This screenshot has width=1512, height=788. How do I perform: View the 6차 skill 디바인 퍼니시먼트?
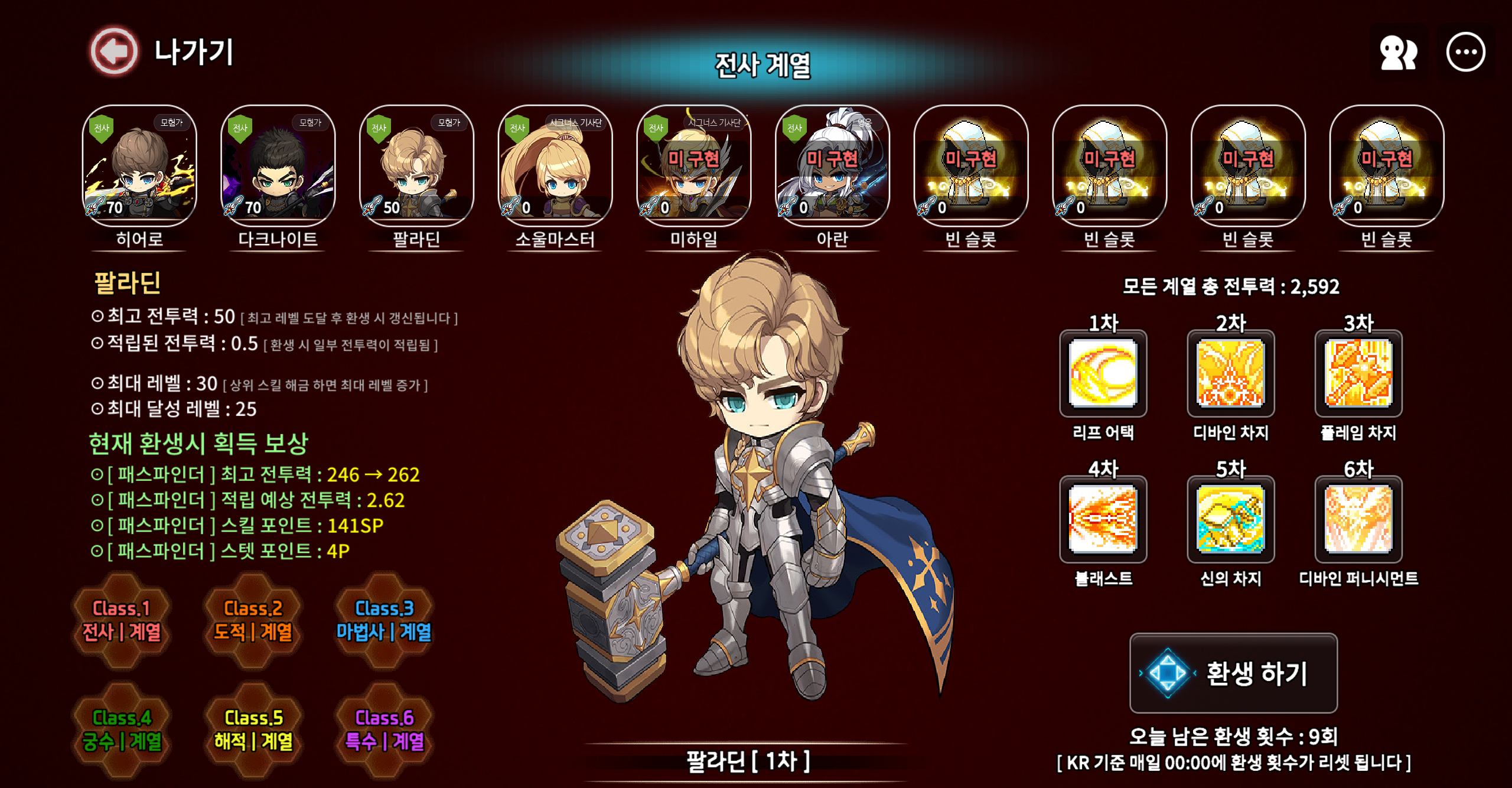coord(1358,519)
